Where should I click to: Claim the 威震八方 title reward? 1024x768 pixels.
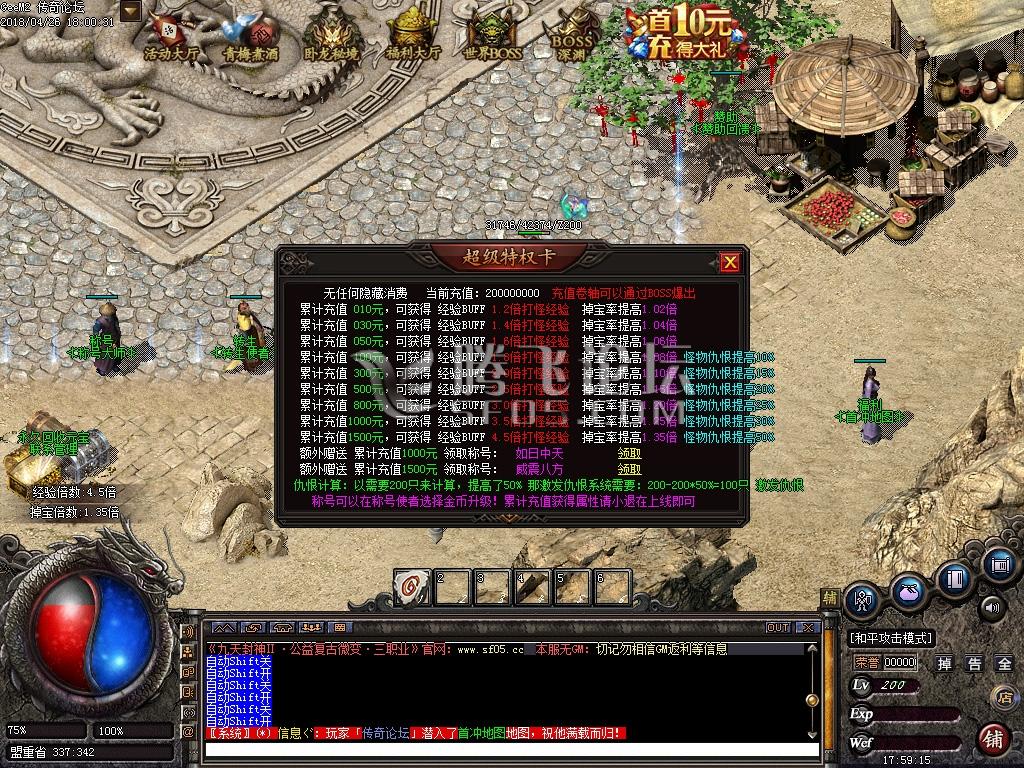[x=629, y=469]
